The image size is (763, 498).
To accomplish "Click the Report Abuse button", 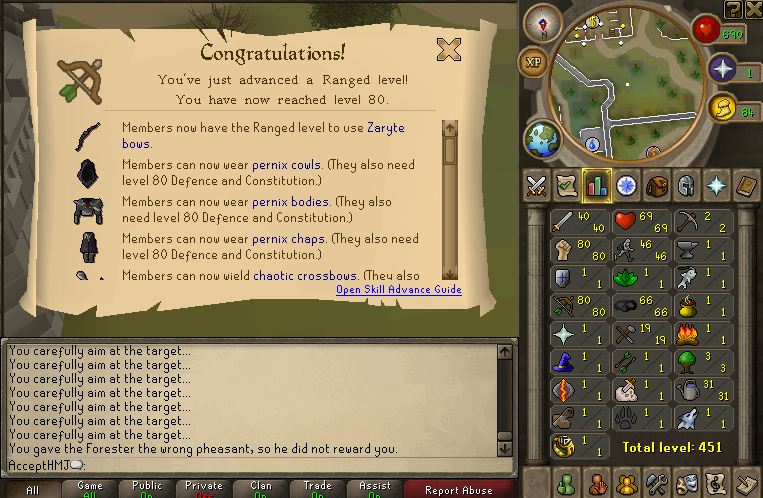I will coord(458,489).
